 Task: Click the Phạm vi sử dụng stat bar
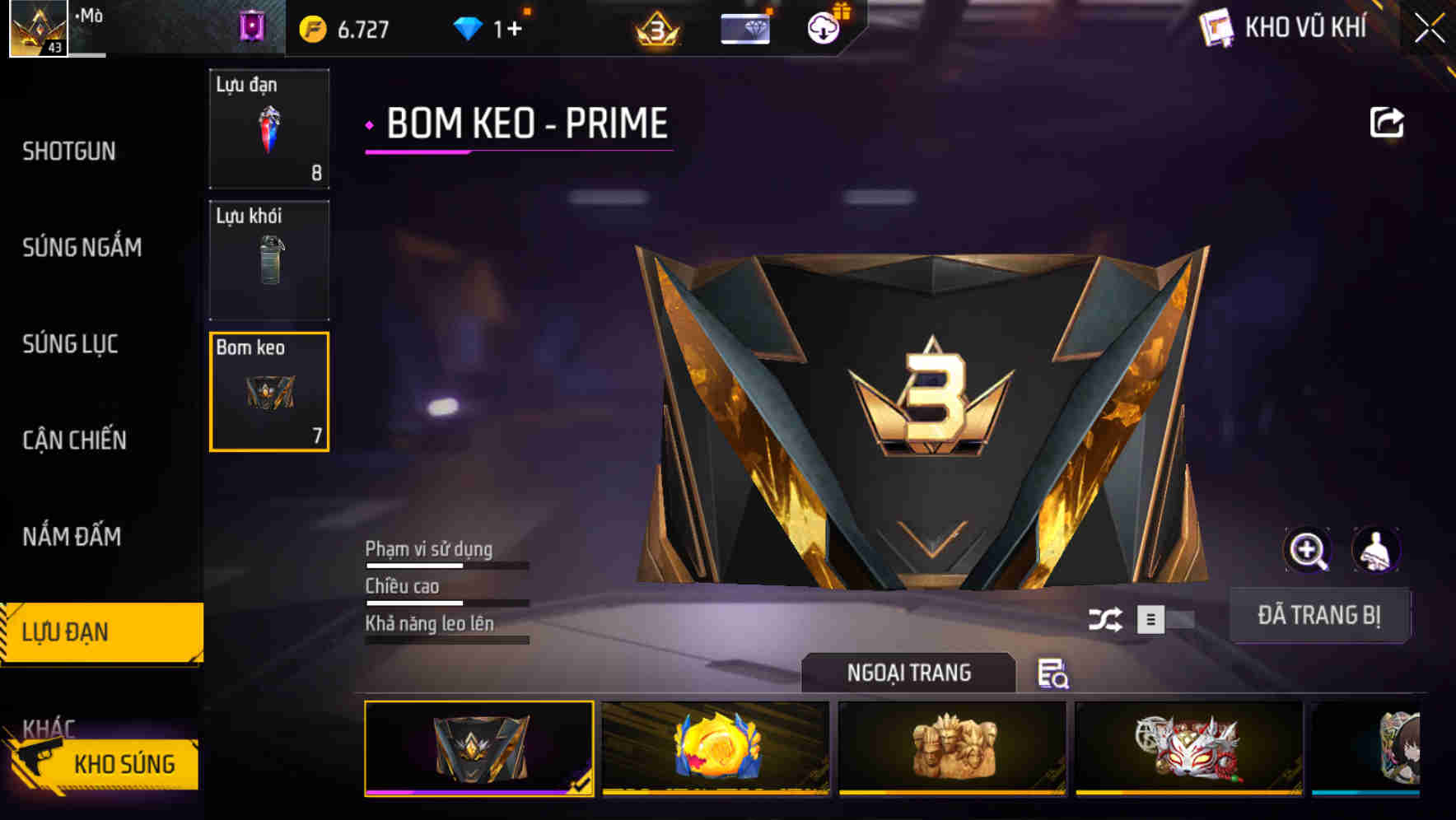point(447,566)
